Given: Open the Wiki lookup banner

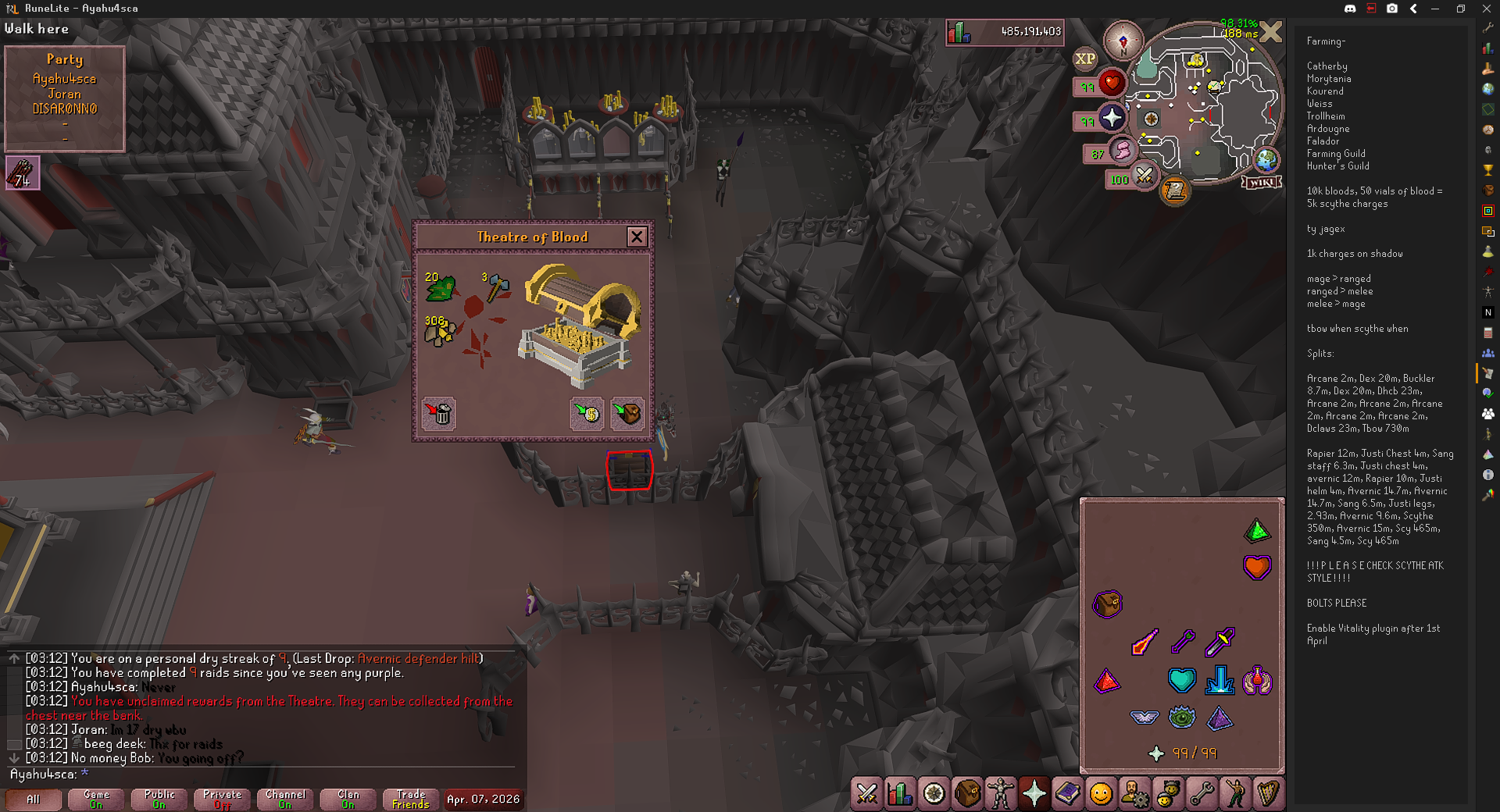Looking at the screenshot, I should tap(1262, 182).
